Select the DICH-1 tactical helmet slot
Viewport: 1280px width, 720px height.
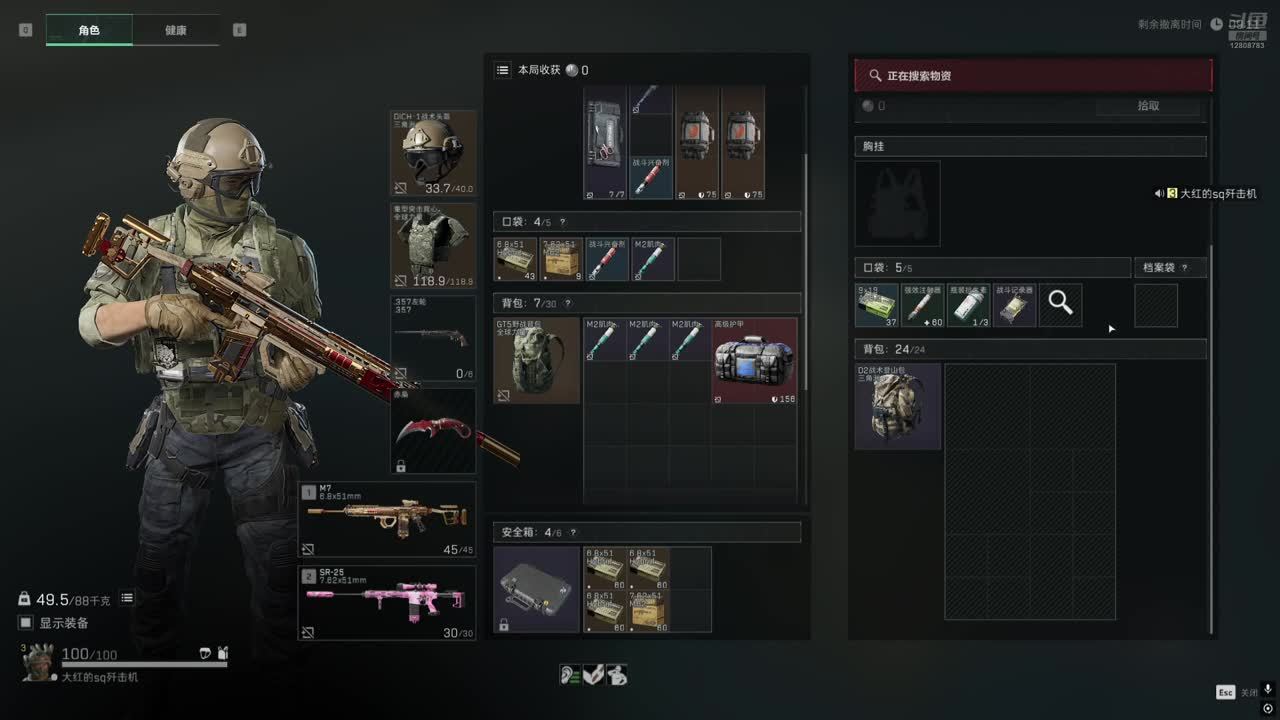click(433, 153)
